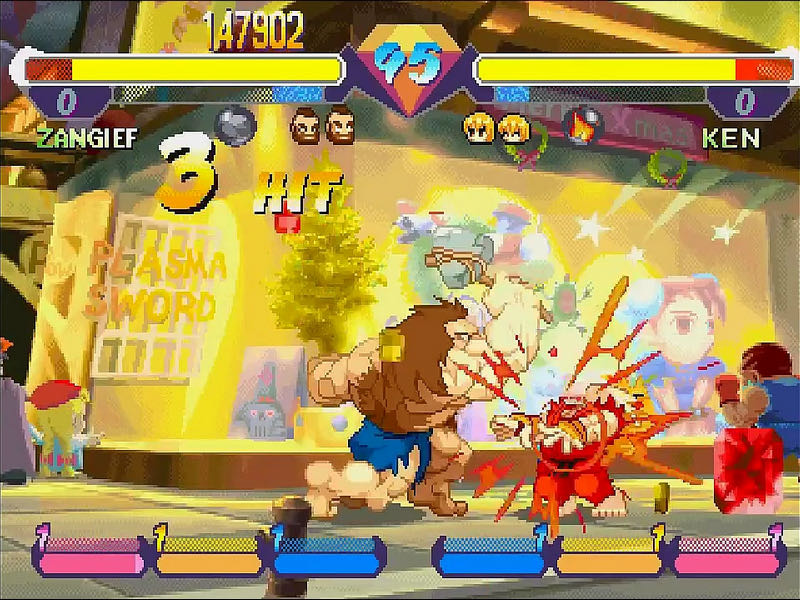Select Zangief's gray stone item orb

pos(236,127)
